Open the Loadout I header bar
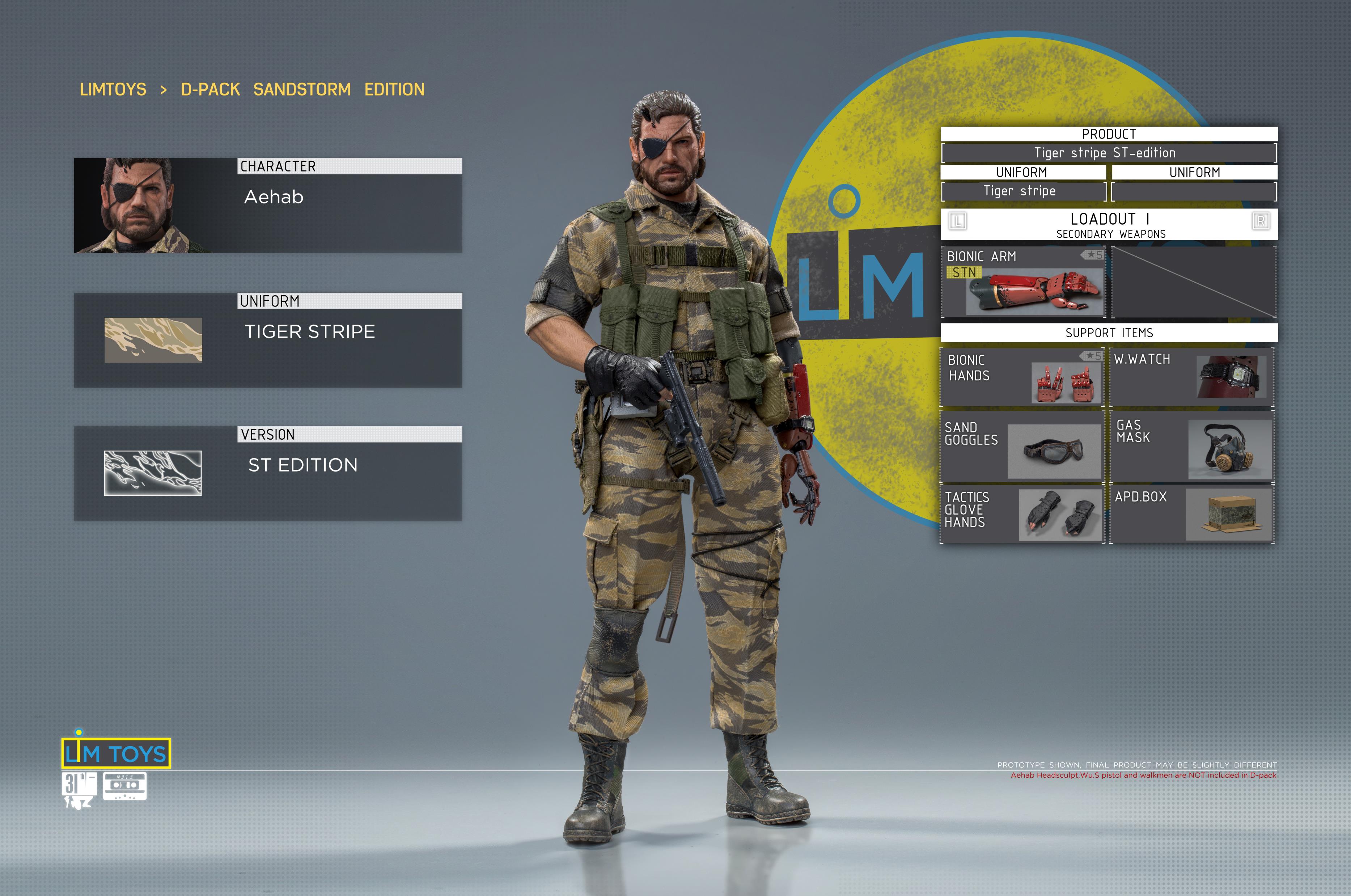 coord(1108,224)
